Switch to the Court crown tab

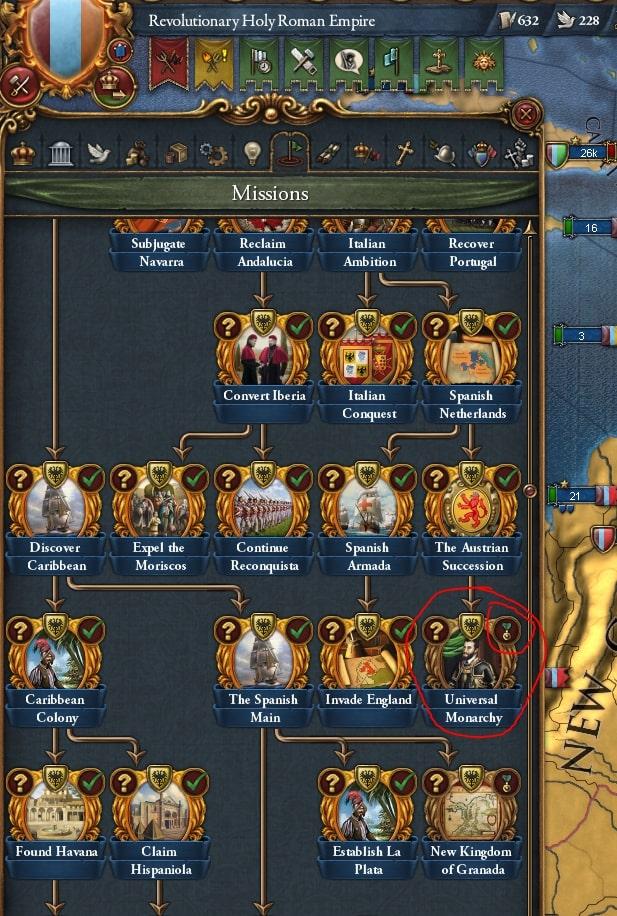click(22, 153)
